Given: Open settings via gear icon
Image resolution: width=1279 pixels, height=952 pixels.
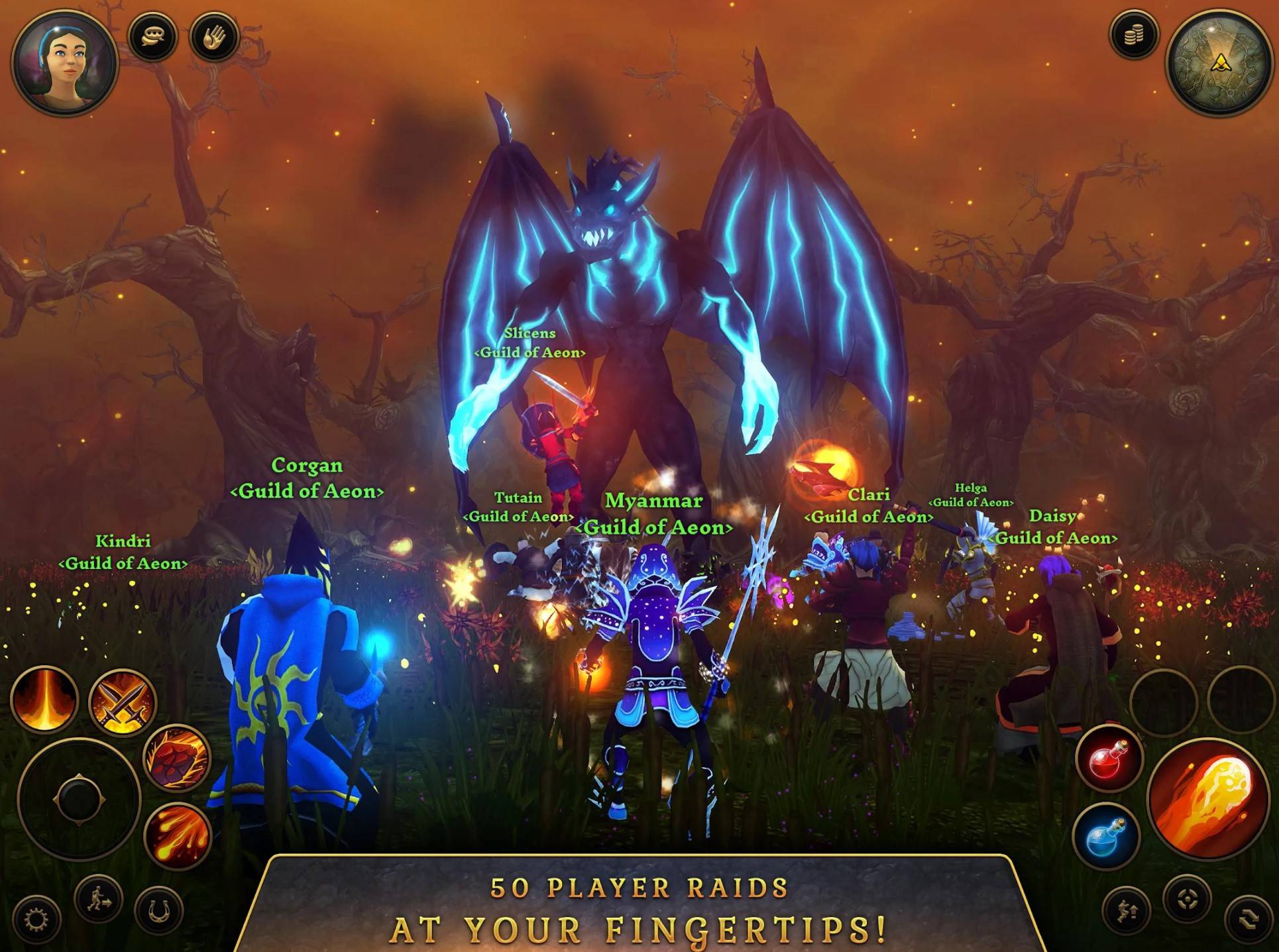Looking at the screenshot, I should coord(36,918).
